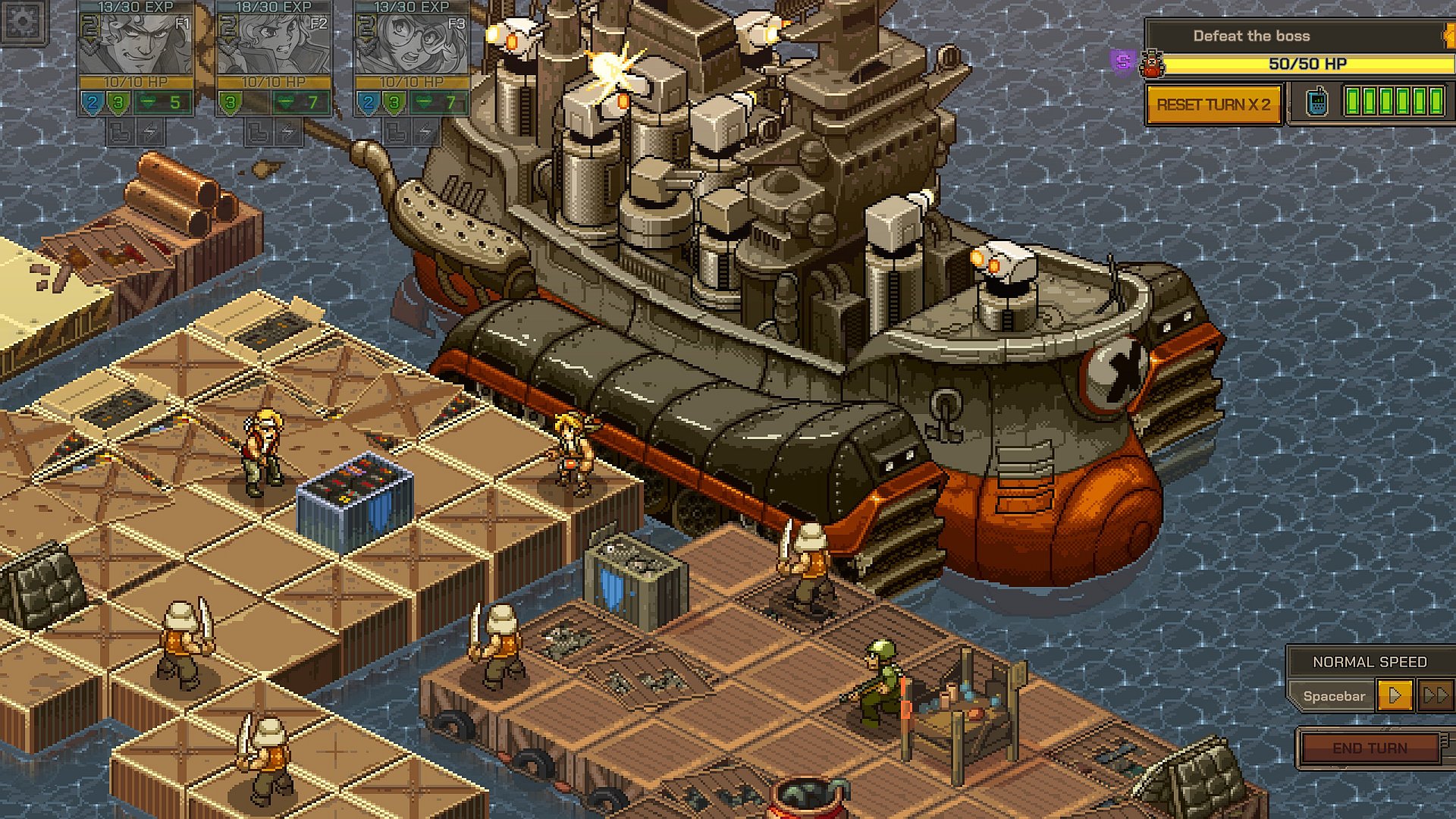Viewport: 1456px width, 819px height.
Task: Select the F2 character portrait
Action: click(x=274, y=44)
